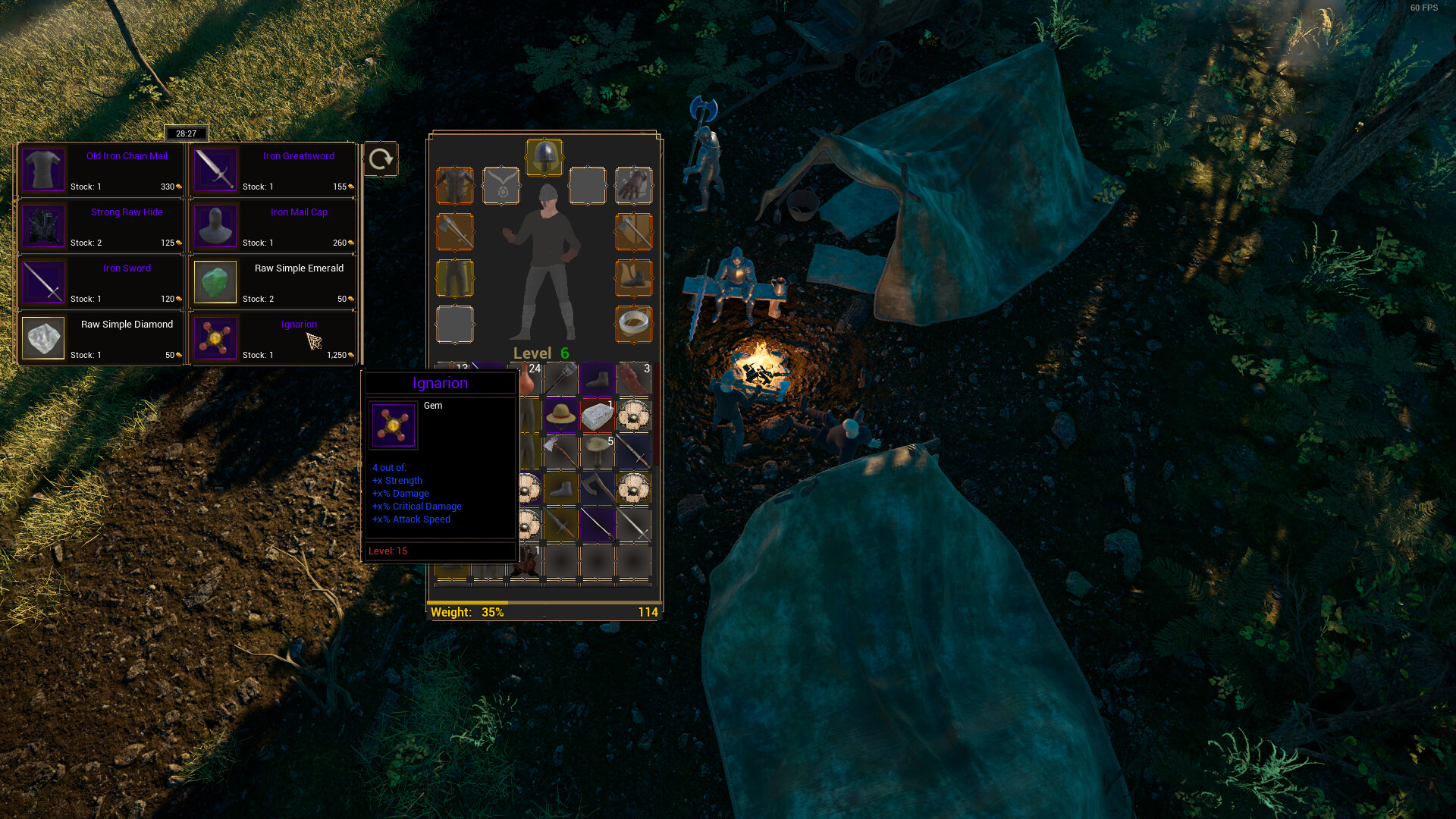This screenshot has width=1456, height=819.
Task: Click the equipped chest armor slot
Action: [x=455, y=186]
